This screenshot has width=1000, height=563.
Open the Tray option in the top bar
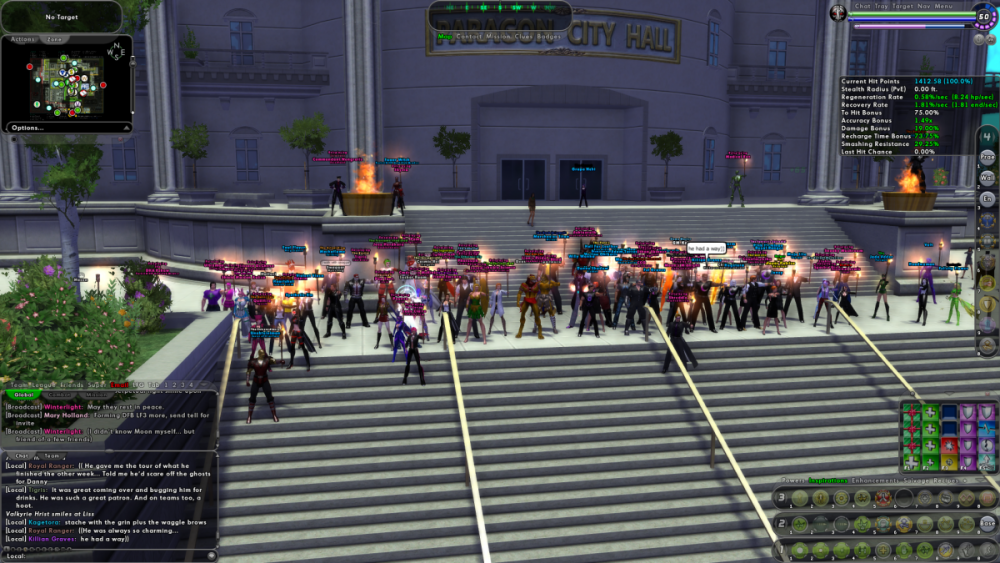(882, 6)
